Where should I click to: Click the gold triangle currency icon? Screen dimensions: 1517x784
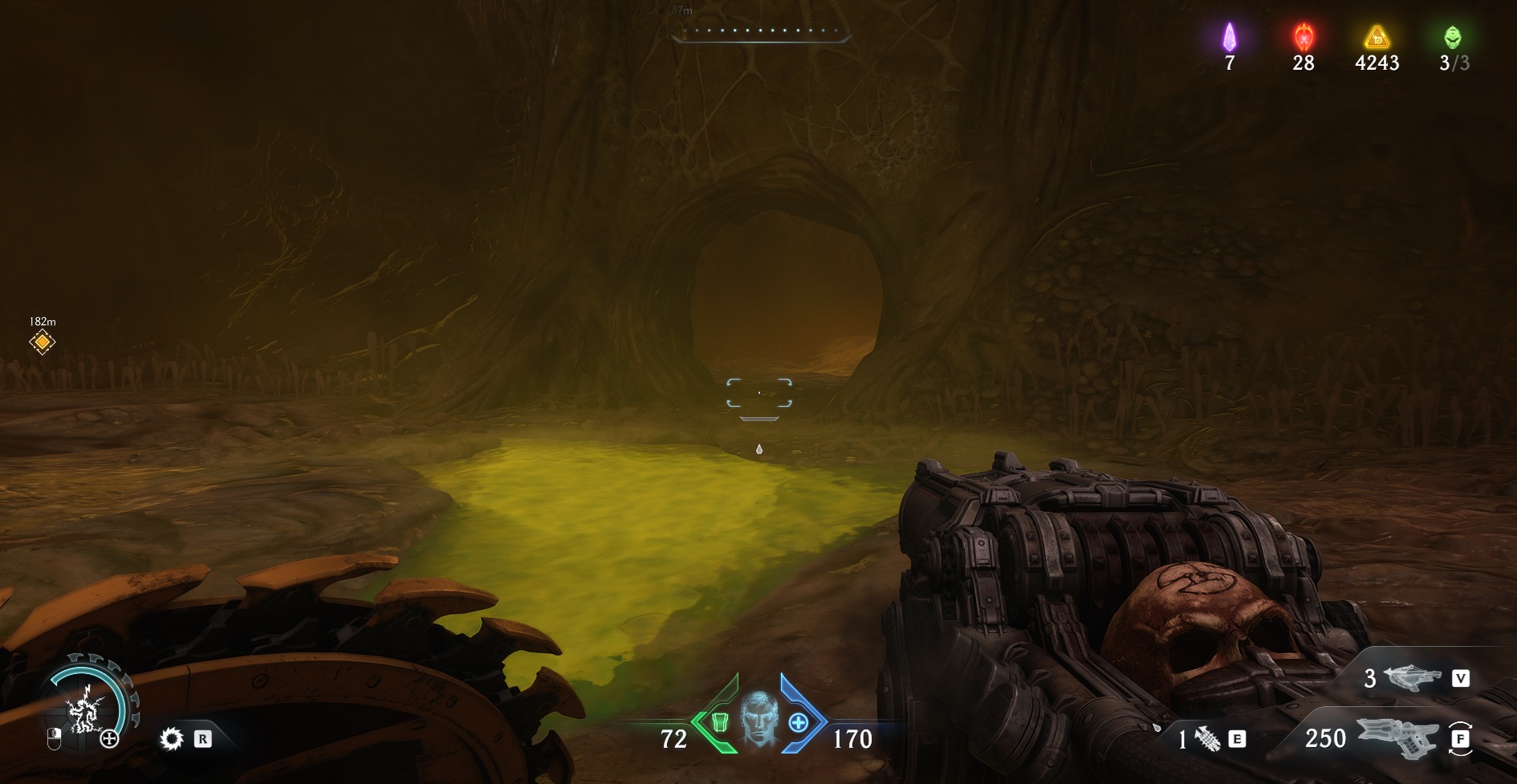point(1377,36)
